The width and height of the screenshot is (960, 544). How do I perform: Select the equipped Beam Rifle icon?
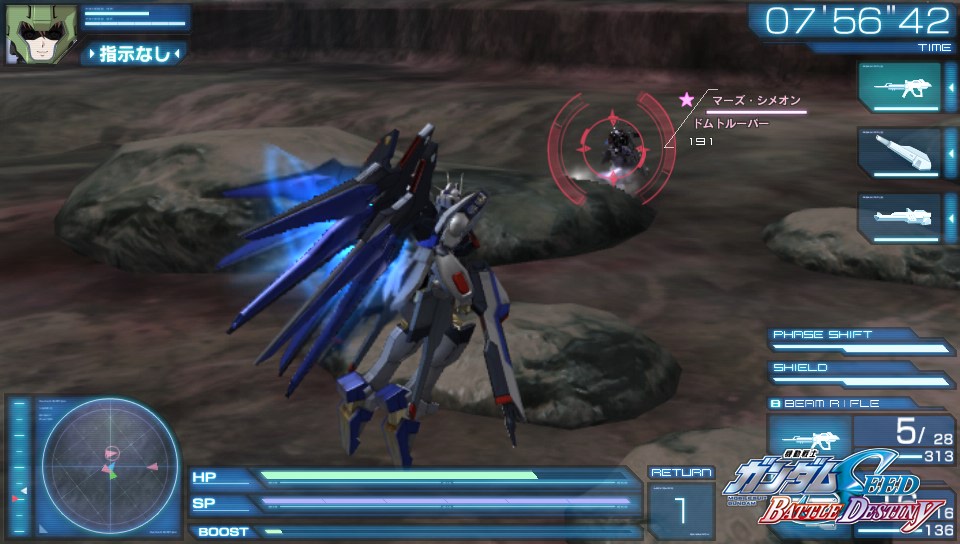pos(808,441)
